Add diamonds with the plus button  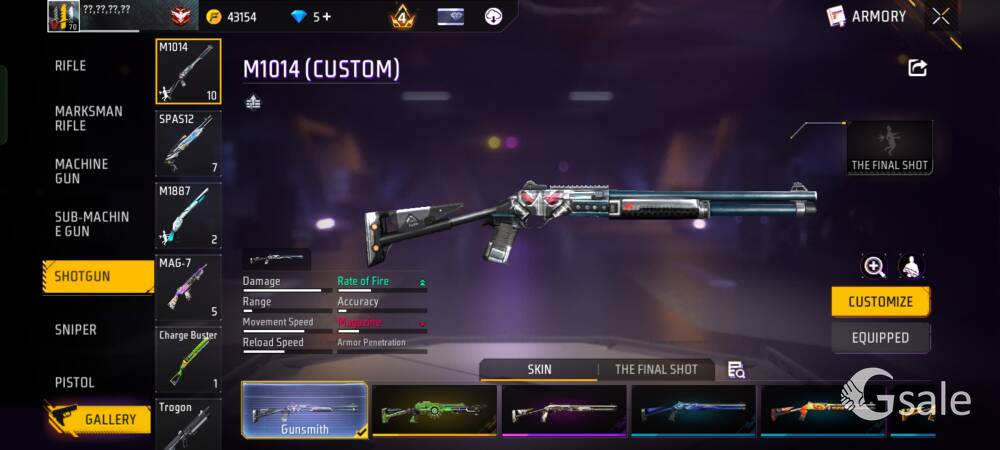(x=326, y=17)
